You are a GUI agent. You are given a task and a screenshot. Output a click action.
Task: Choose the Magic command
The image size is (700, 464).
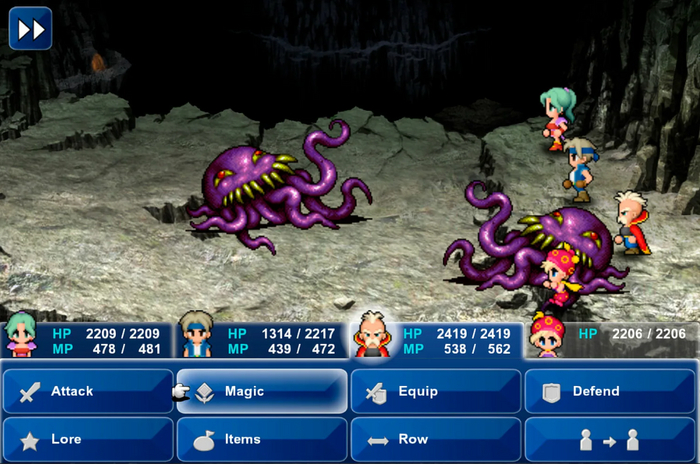(262, 391)
